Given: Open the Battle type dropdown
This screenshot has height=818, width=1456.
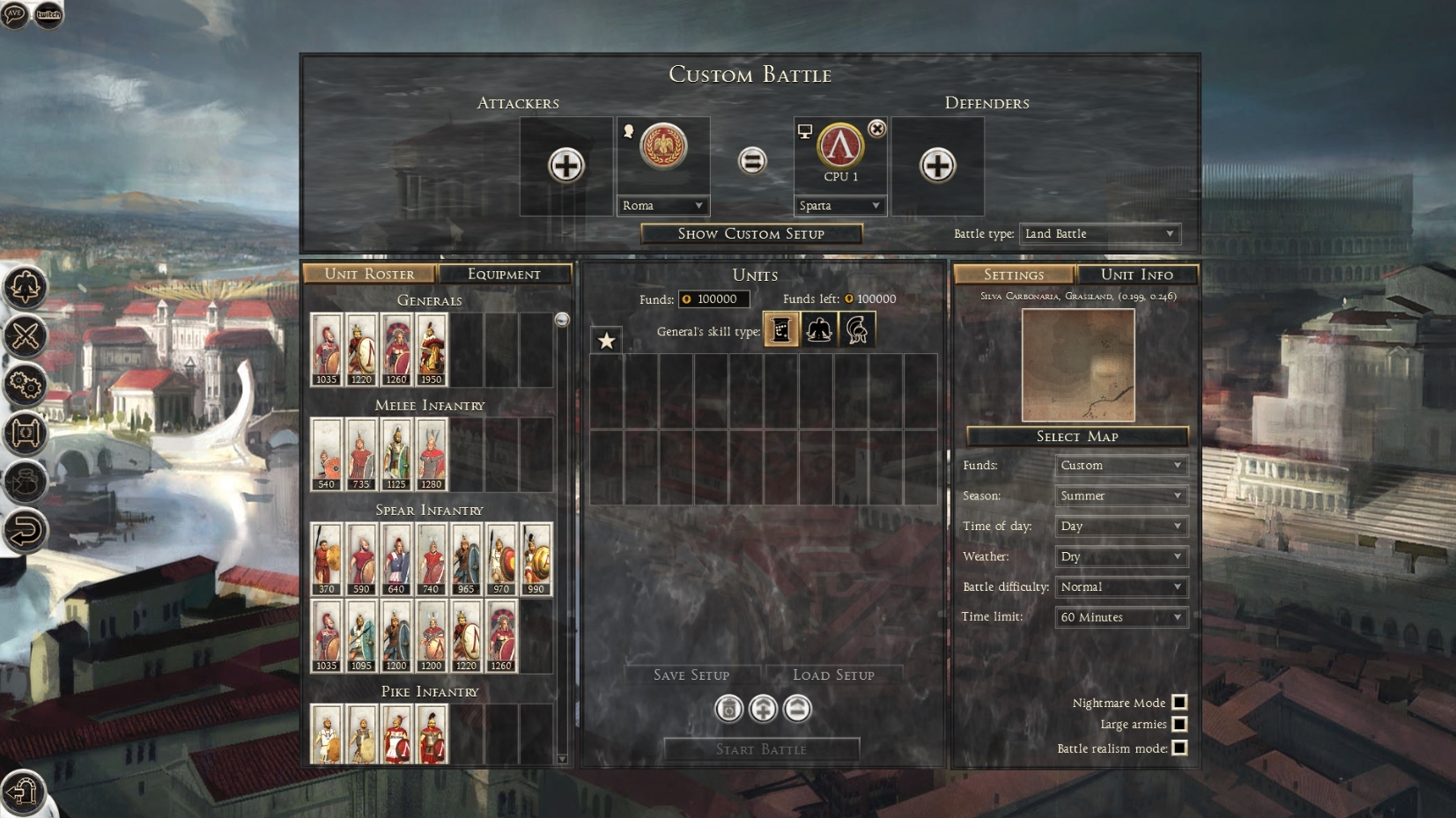Looking at the screenshot, I should 1099,233.
